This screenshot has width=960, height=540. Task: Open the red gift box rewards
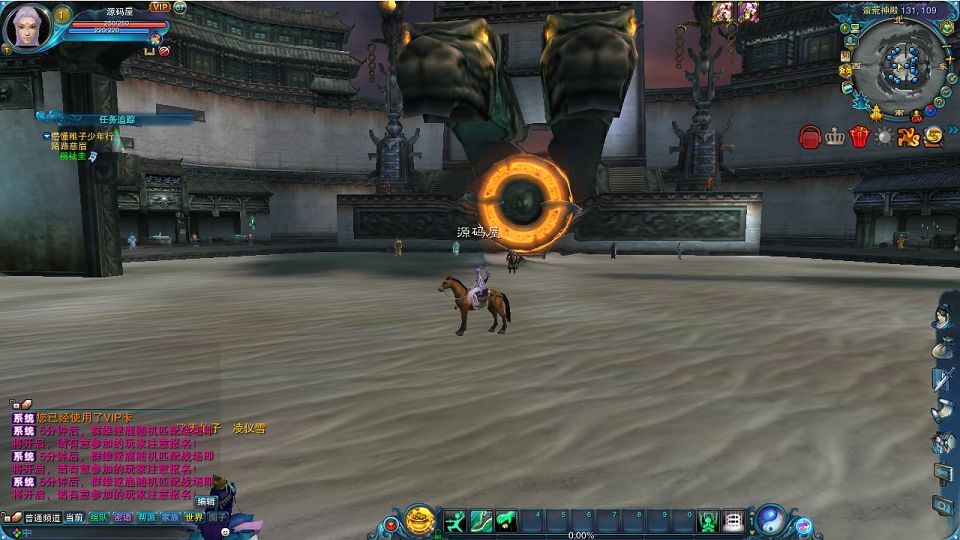coord(859,137)
